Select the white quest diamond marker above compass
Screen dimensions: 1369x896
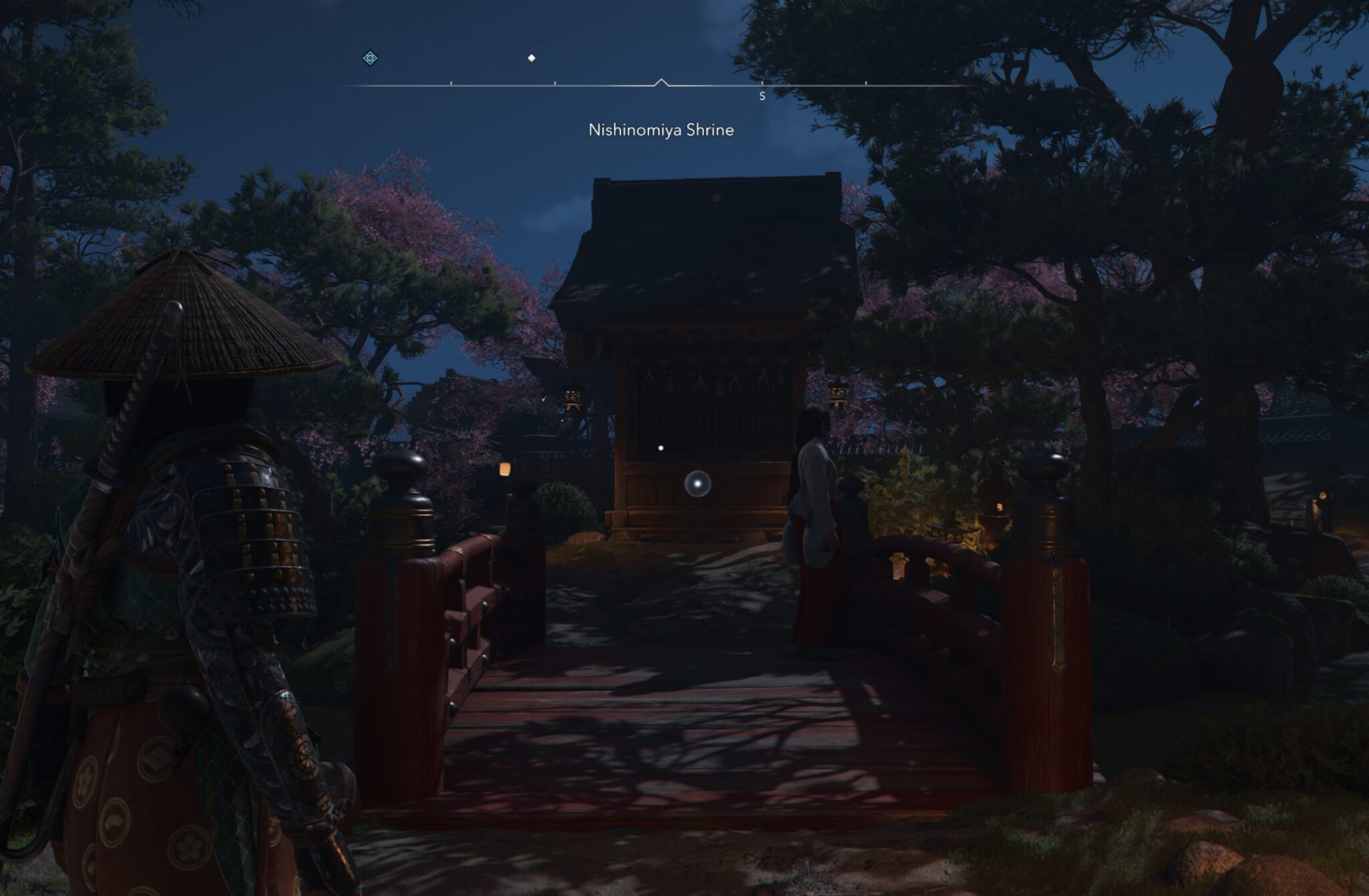pos(532,59)
